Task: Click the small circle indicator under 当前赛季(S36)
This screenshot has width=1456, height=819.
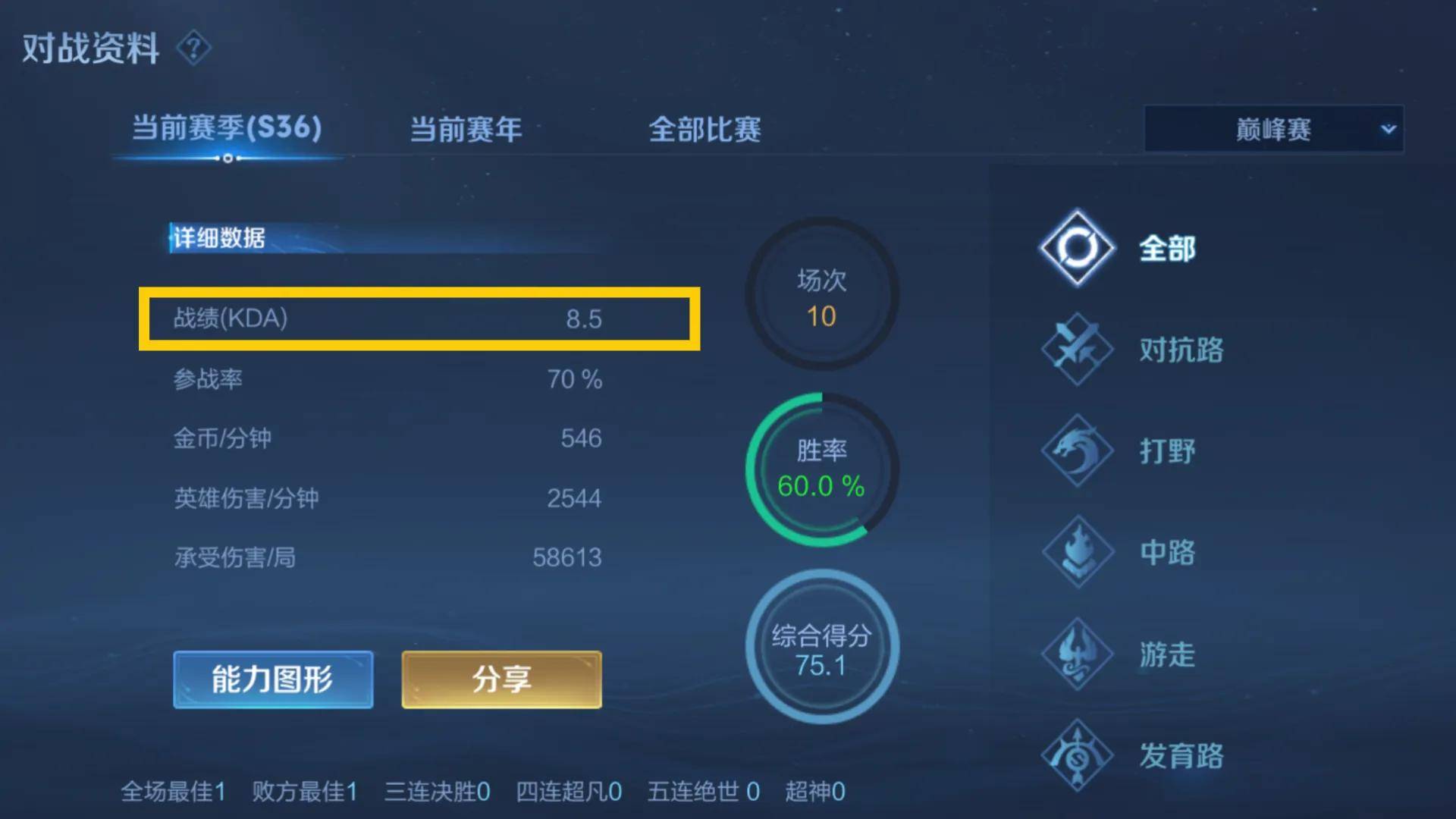Action: (228, 159)
